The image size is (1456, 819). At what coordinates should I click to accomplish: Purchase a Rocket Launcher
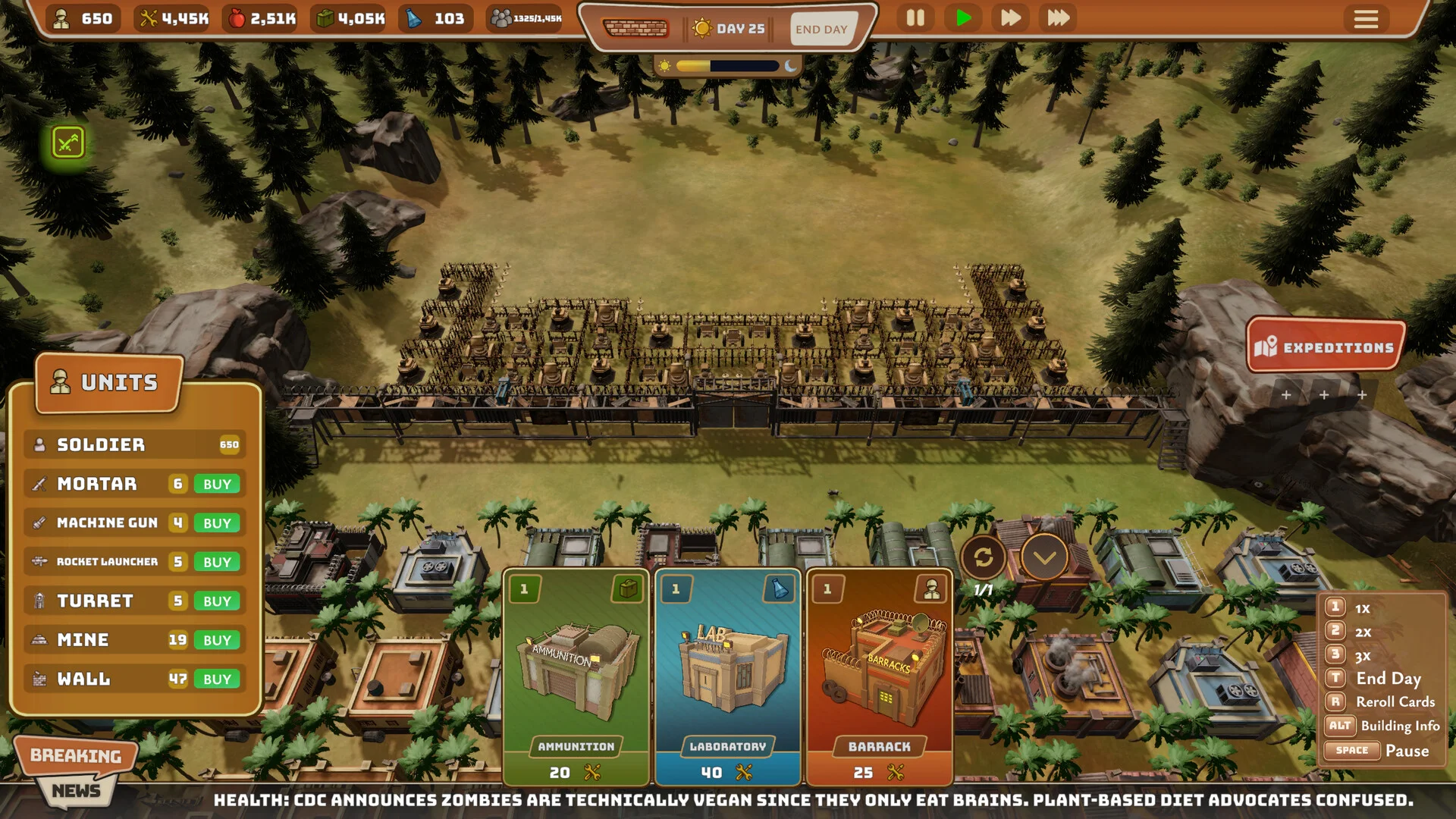click(x=217, y=562)
